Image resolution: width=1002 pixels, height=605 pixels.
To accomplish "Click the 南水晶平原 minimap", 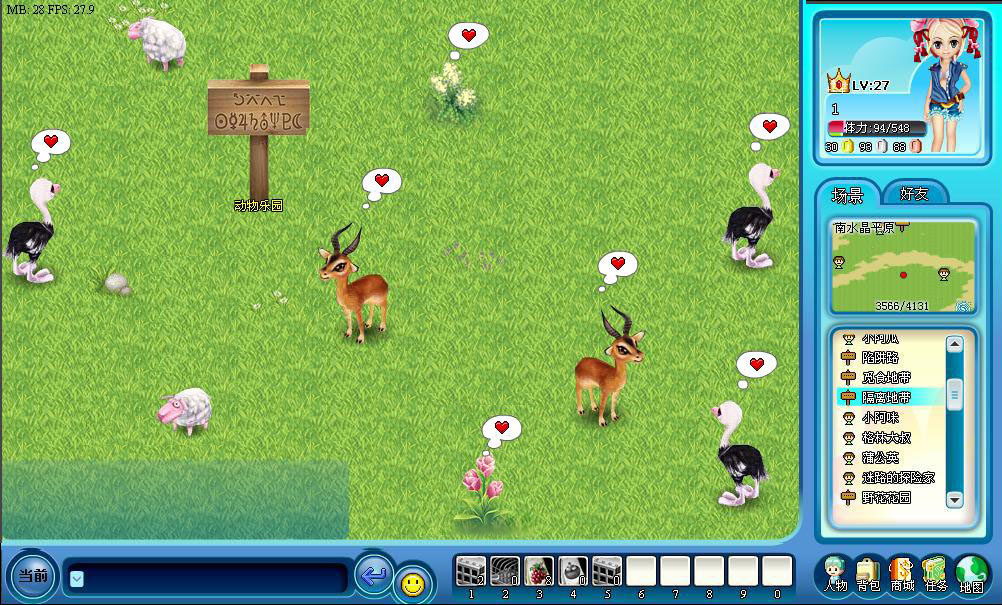I will [x=903, y=267].
